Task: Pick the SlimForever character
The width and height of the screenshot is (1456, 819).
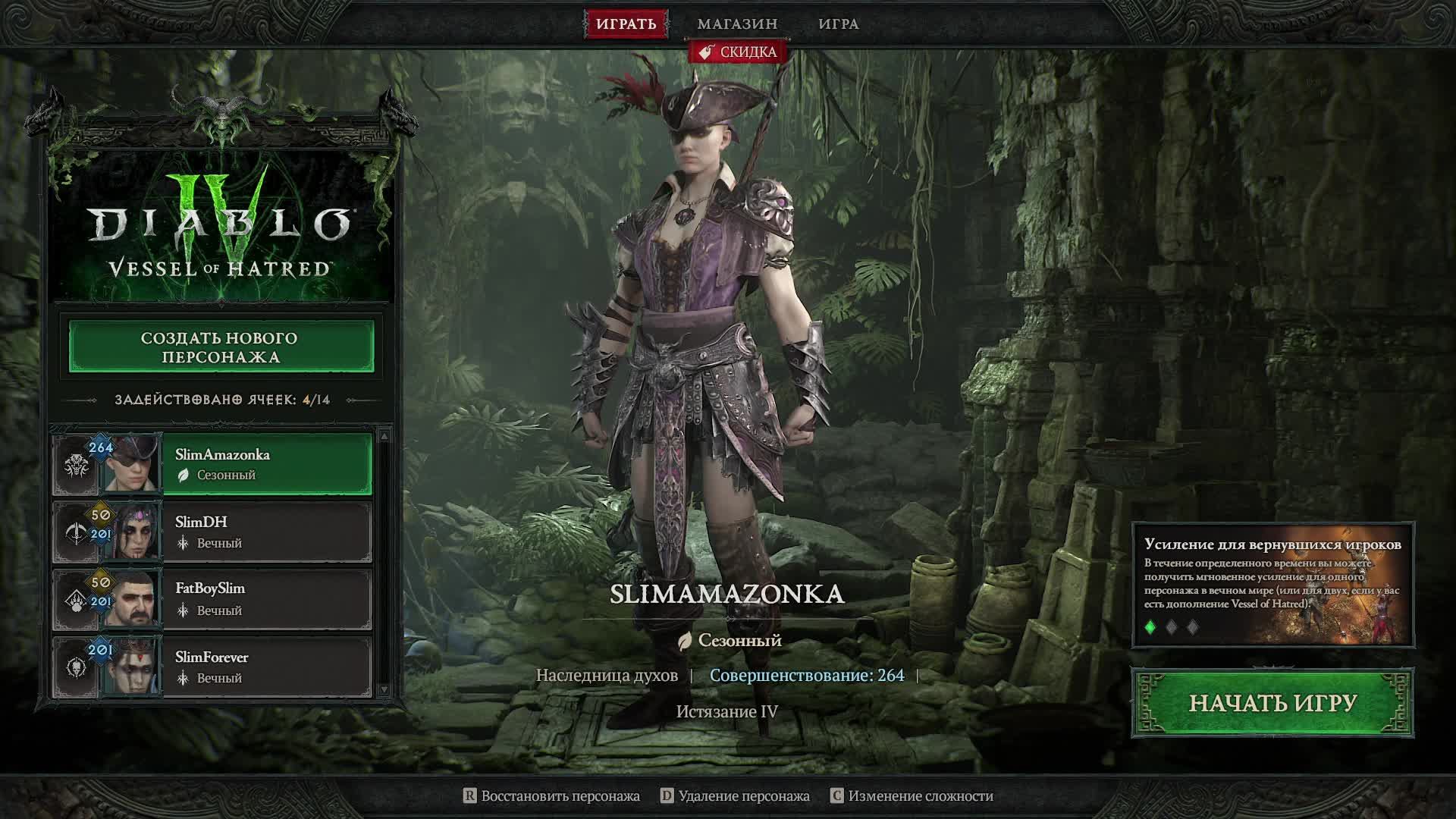Action: point(265,667)
